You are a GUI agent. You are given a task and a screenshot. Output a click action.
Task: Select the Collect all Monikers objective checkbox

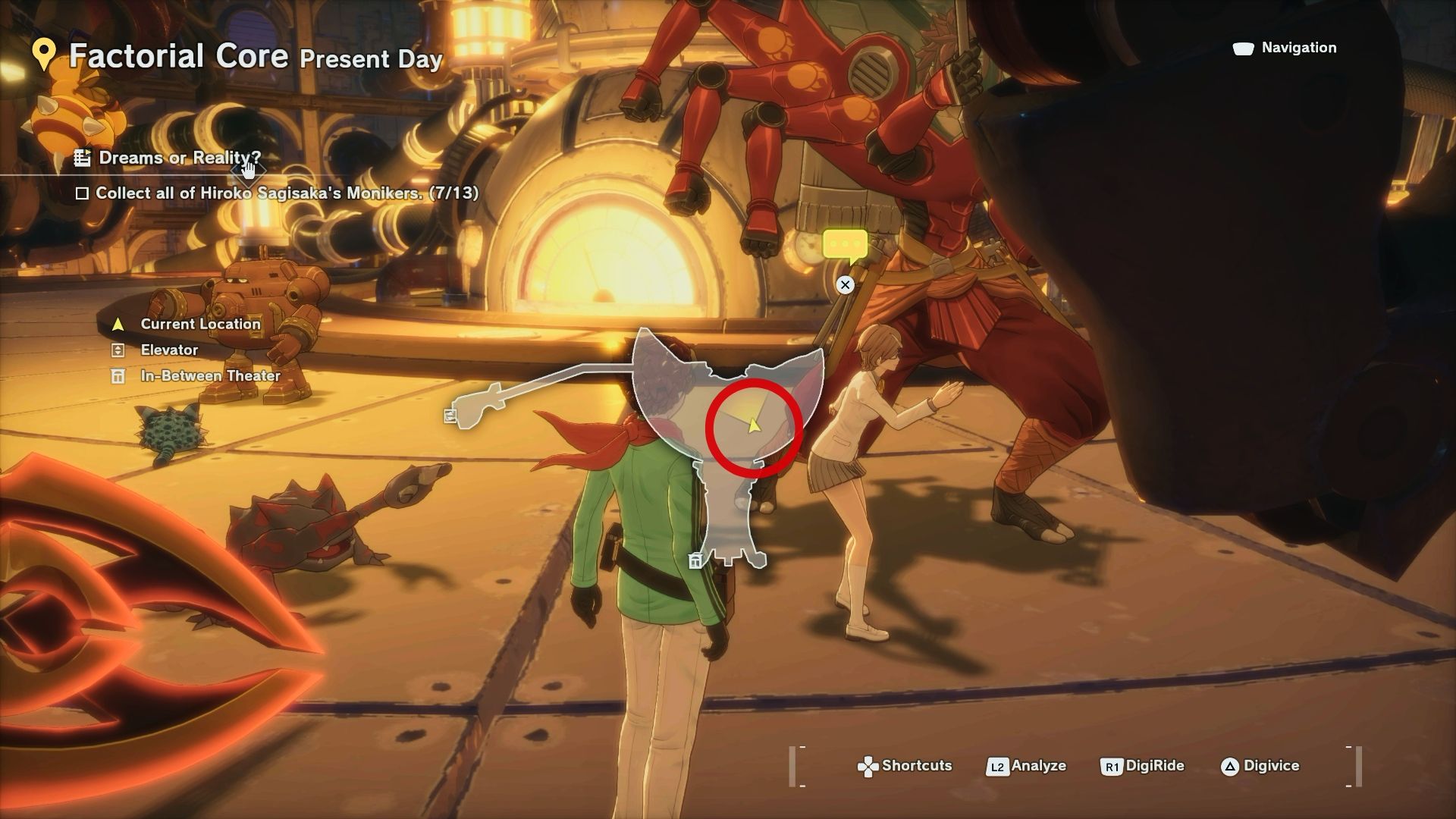(x=82, y=193)
